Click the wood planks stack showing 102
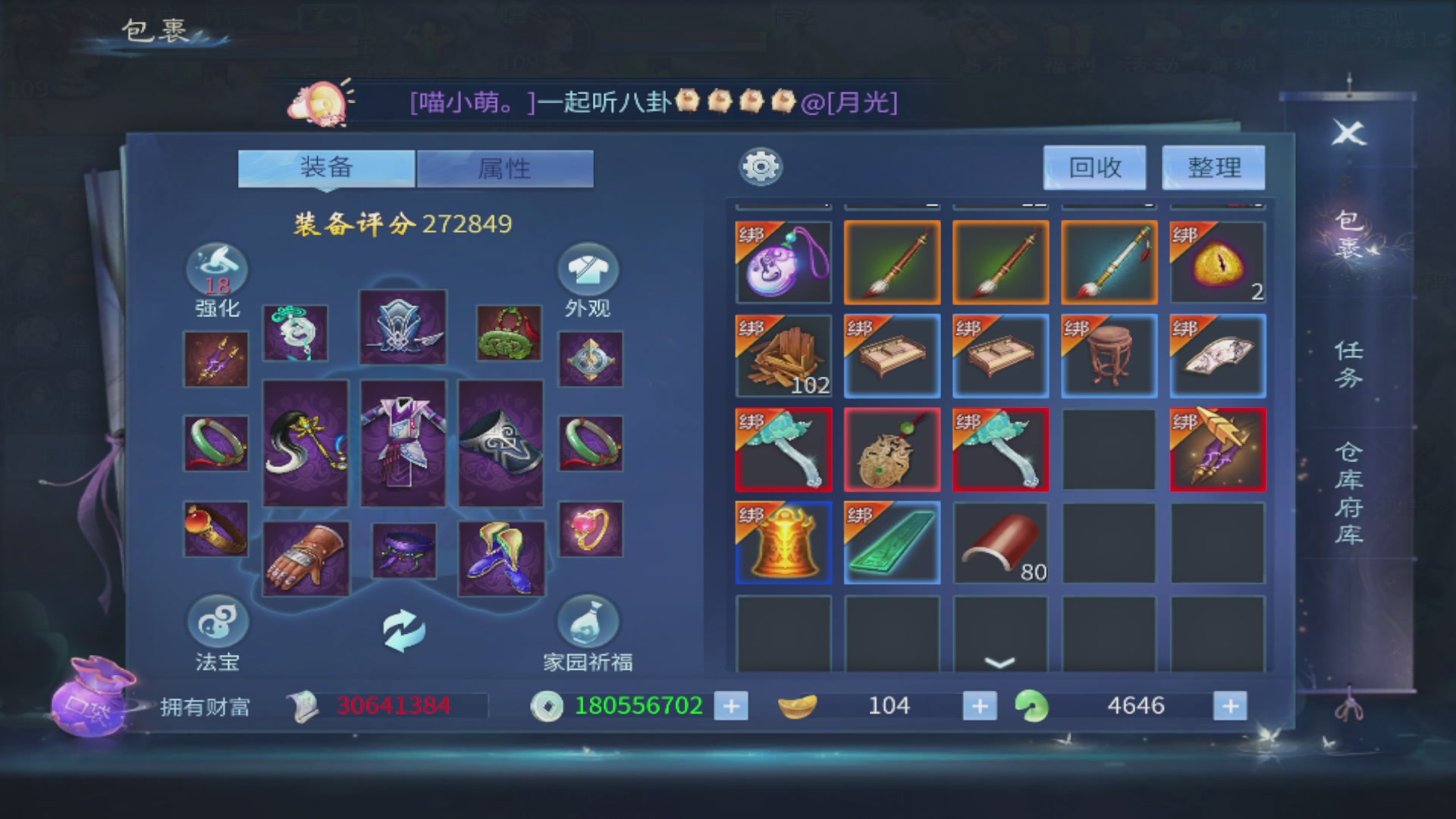The height and width of the screenshot is (819, 1456). point(783,355)
